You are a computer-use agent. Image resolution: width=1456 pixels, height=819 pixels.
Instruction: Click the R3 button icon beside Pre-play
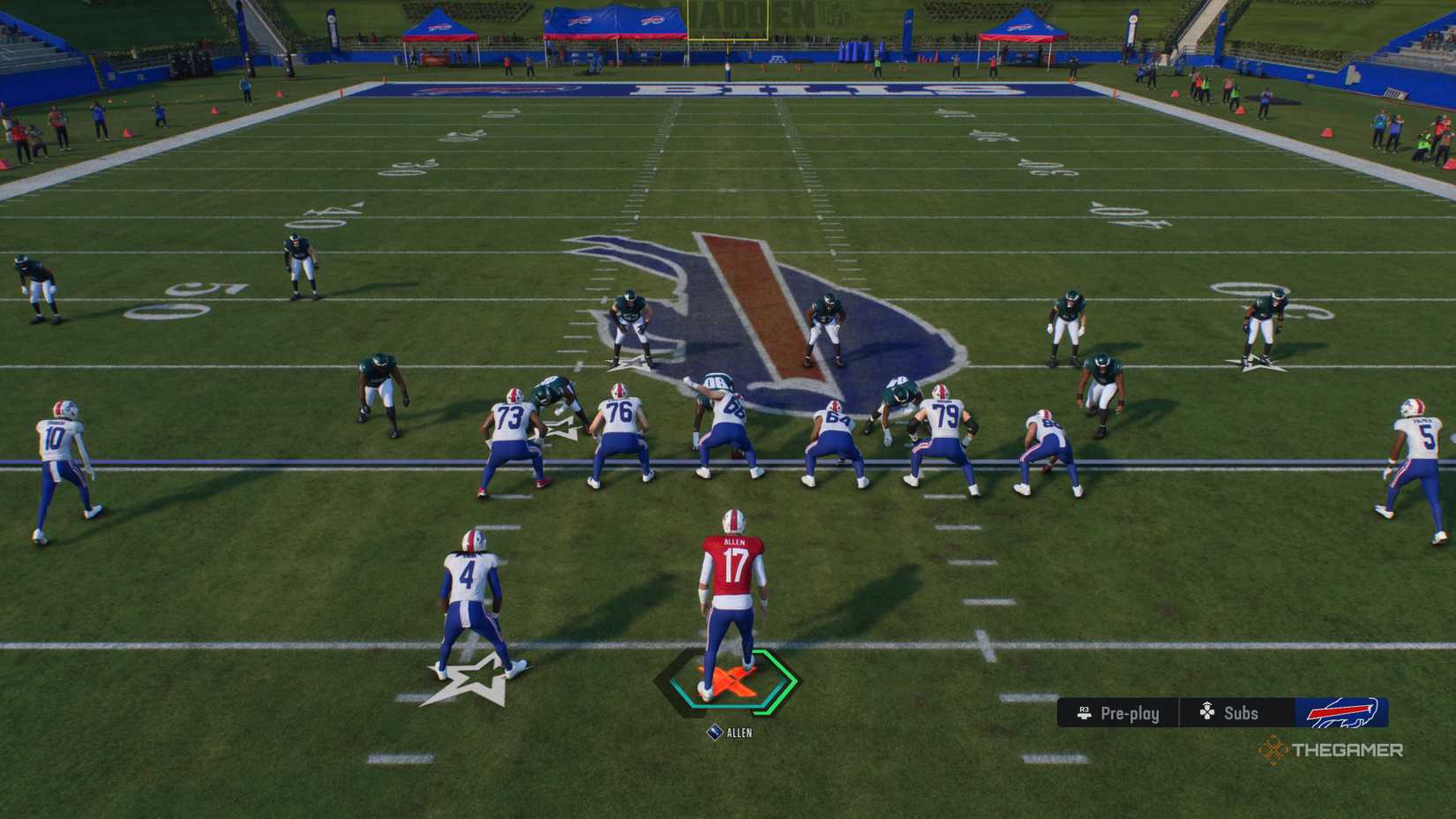(x=1084, y=713)
